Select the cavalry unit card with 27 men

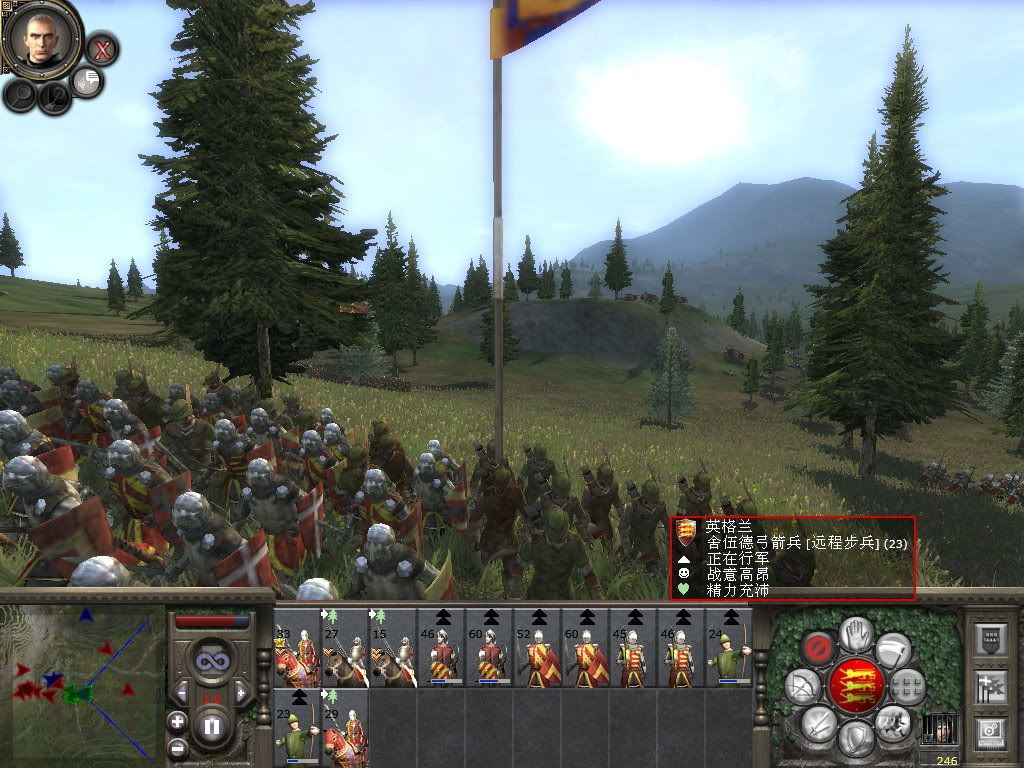point(345,648)
